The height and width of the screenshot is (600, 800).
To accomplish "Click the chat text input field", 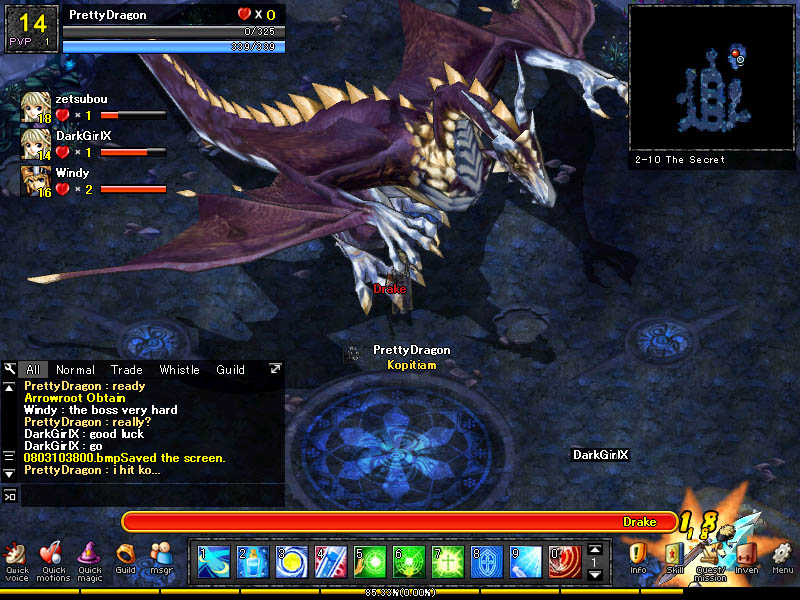I will pyautogui.click(x=150, y=494).
